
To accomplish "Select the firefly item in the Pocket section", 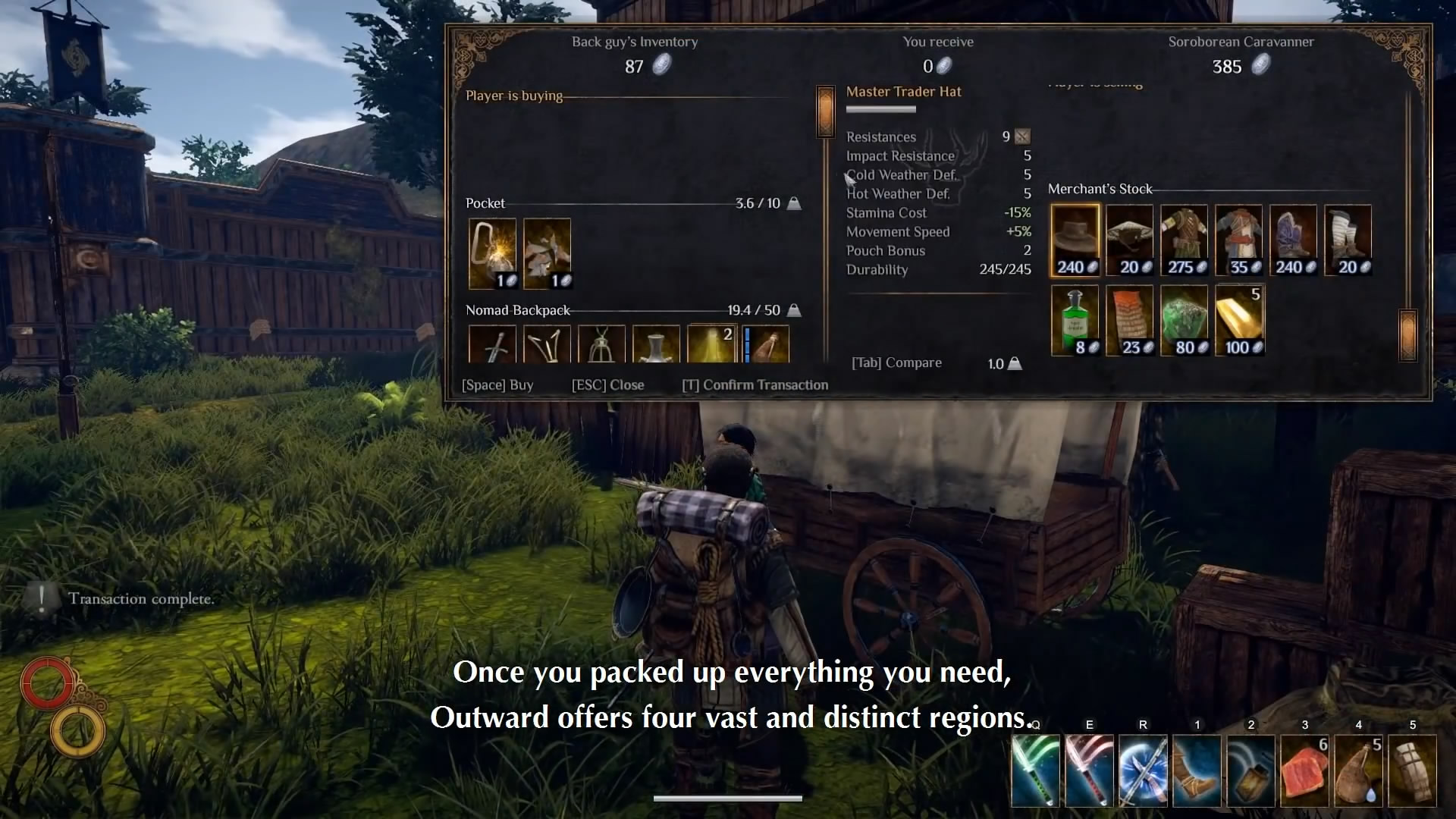I will 491,253.
